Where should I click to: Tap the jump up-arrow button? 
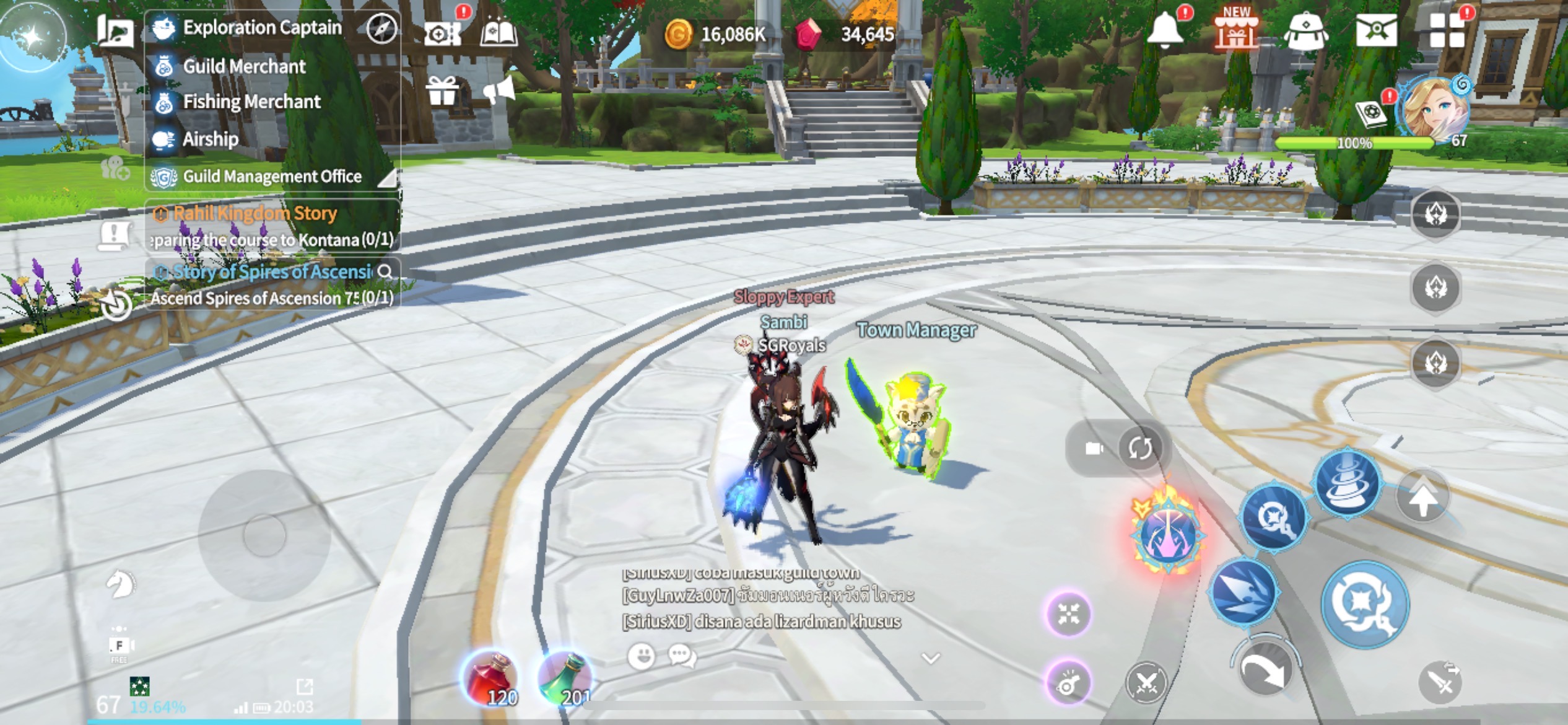click(1422, 497)
